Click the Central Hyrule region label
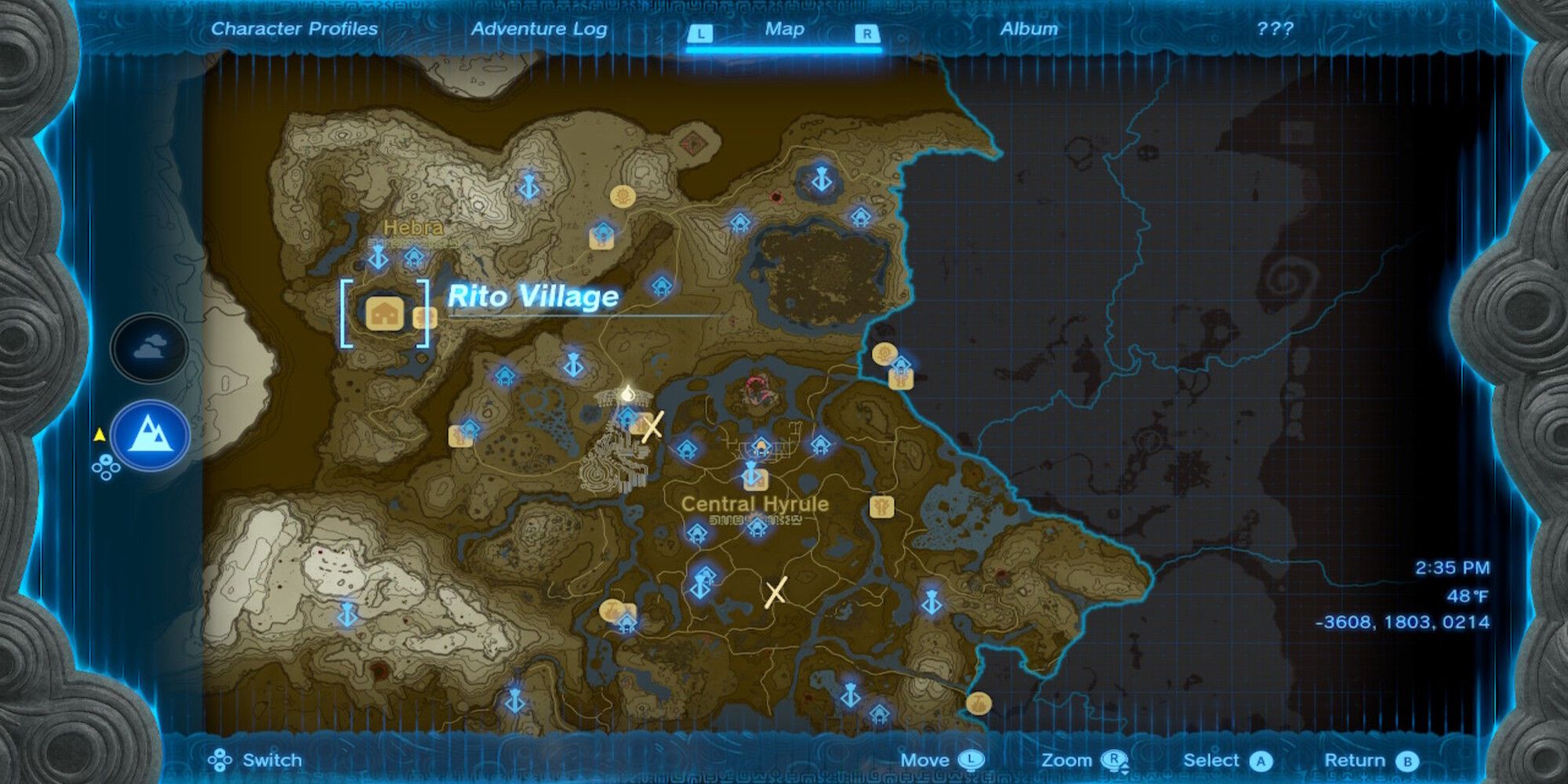 (x=754, y=504)
